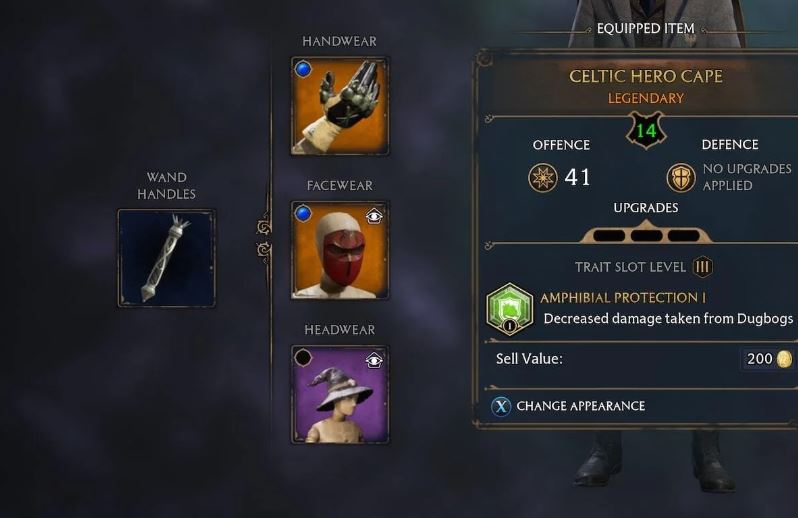Click the Amphibial Protection I trait icon

pos(509,309)
